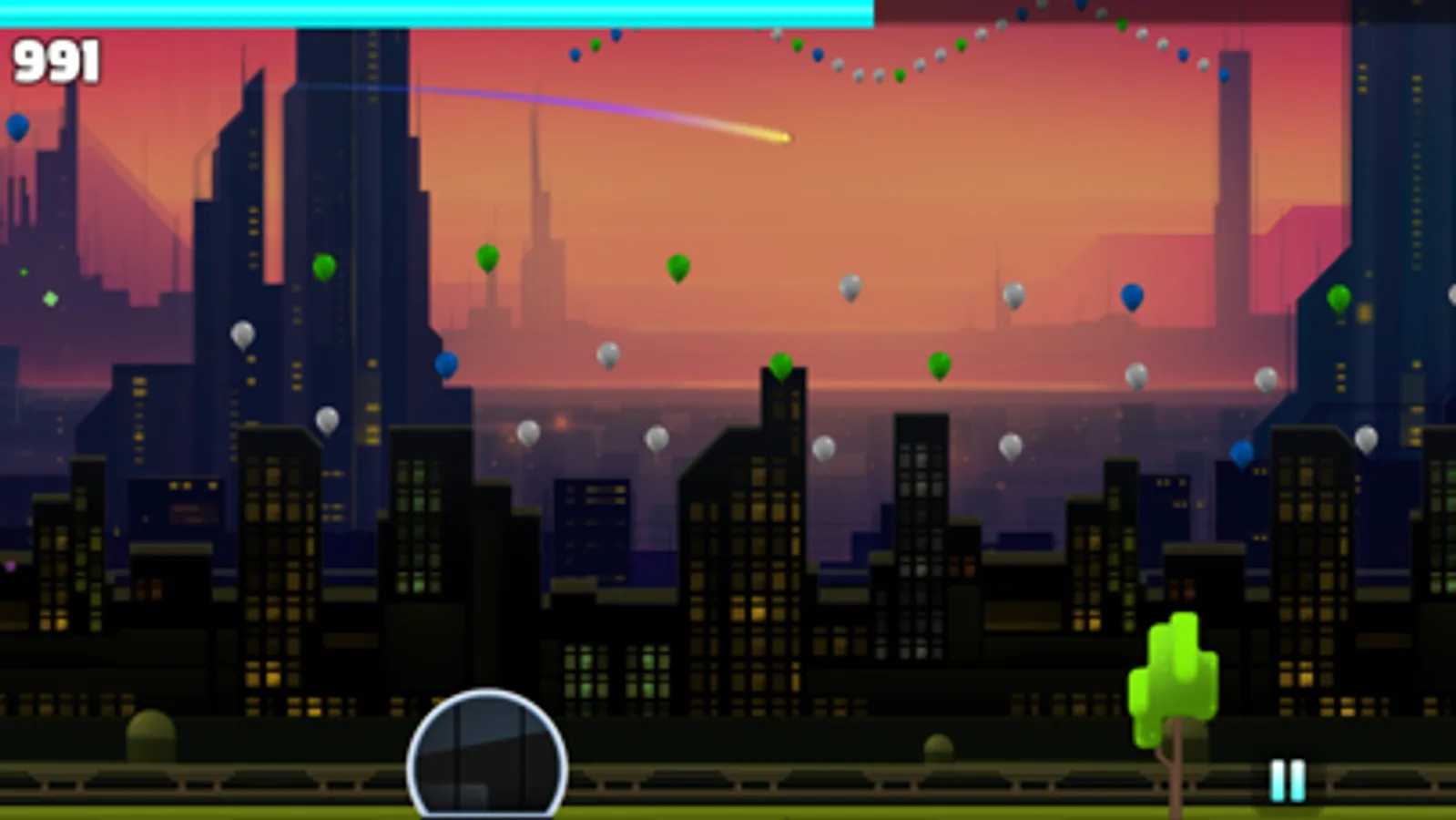Pop the blue balloon on the far left edge

(16, 125)
